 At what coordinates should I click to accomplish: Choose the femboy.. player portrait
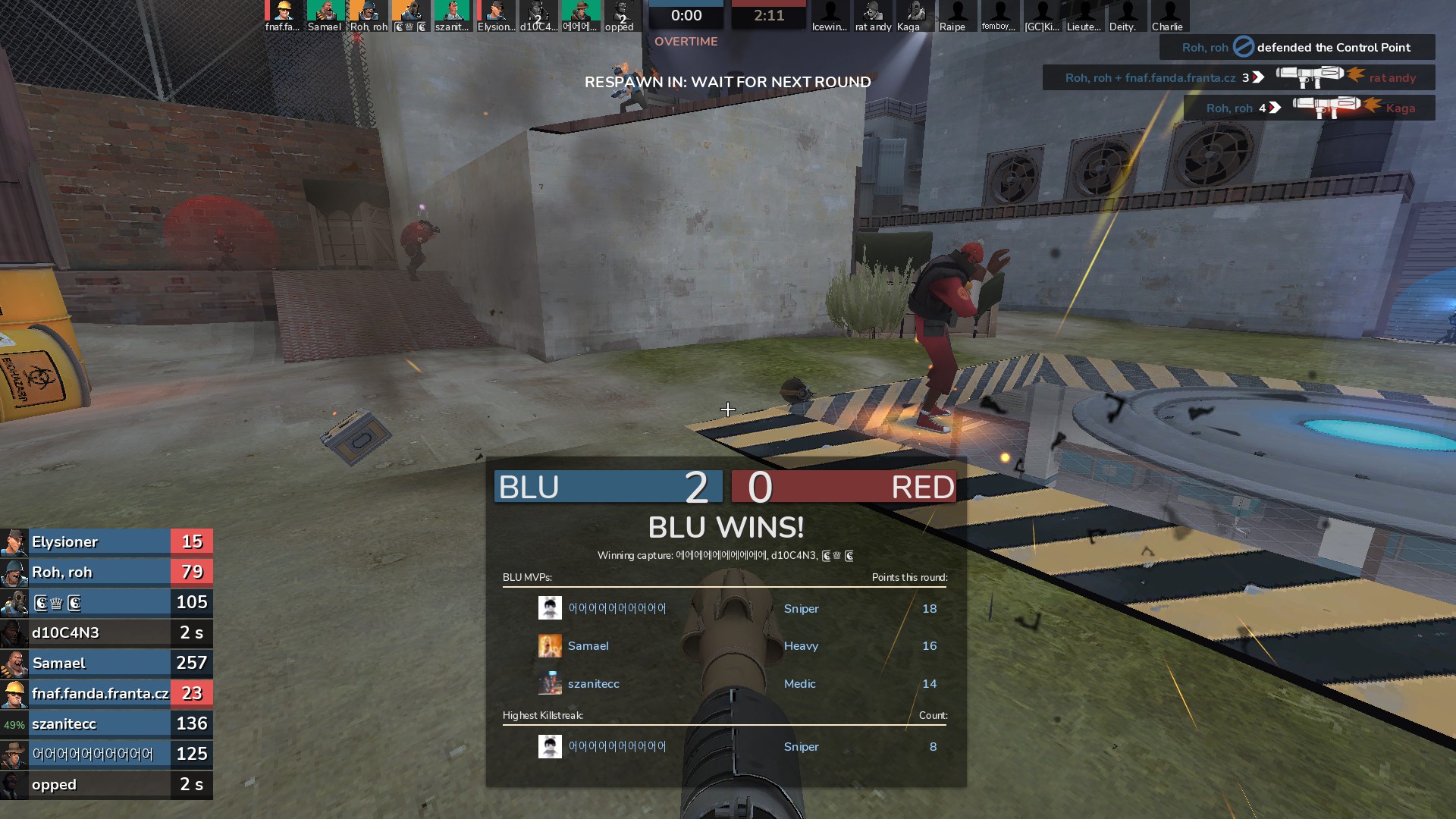pyautogui.click(x=999, y=16)
